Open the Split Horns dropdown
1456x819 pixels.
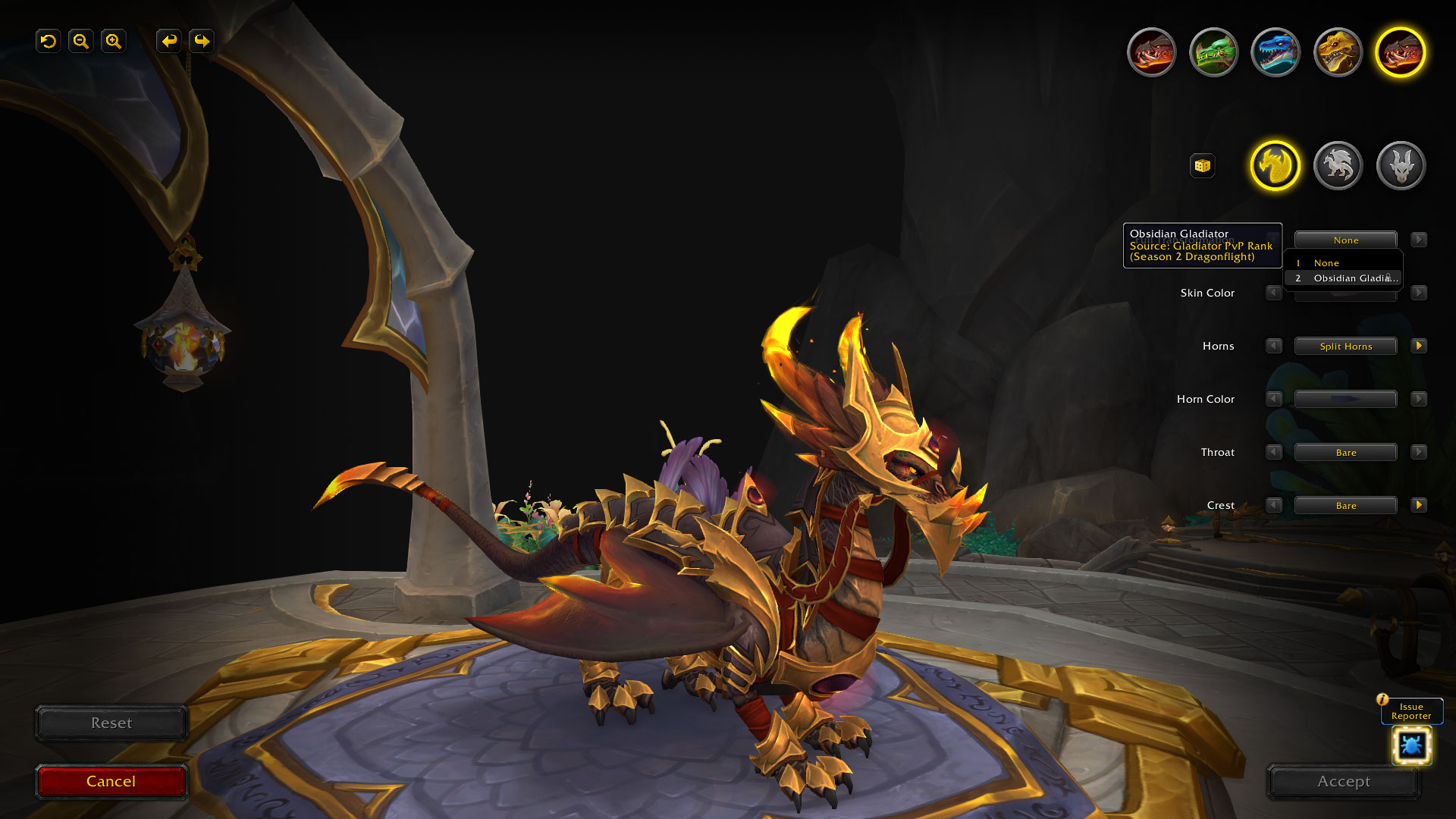(x=1345, y=347)
